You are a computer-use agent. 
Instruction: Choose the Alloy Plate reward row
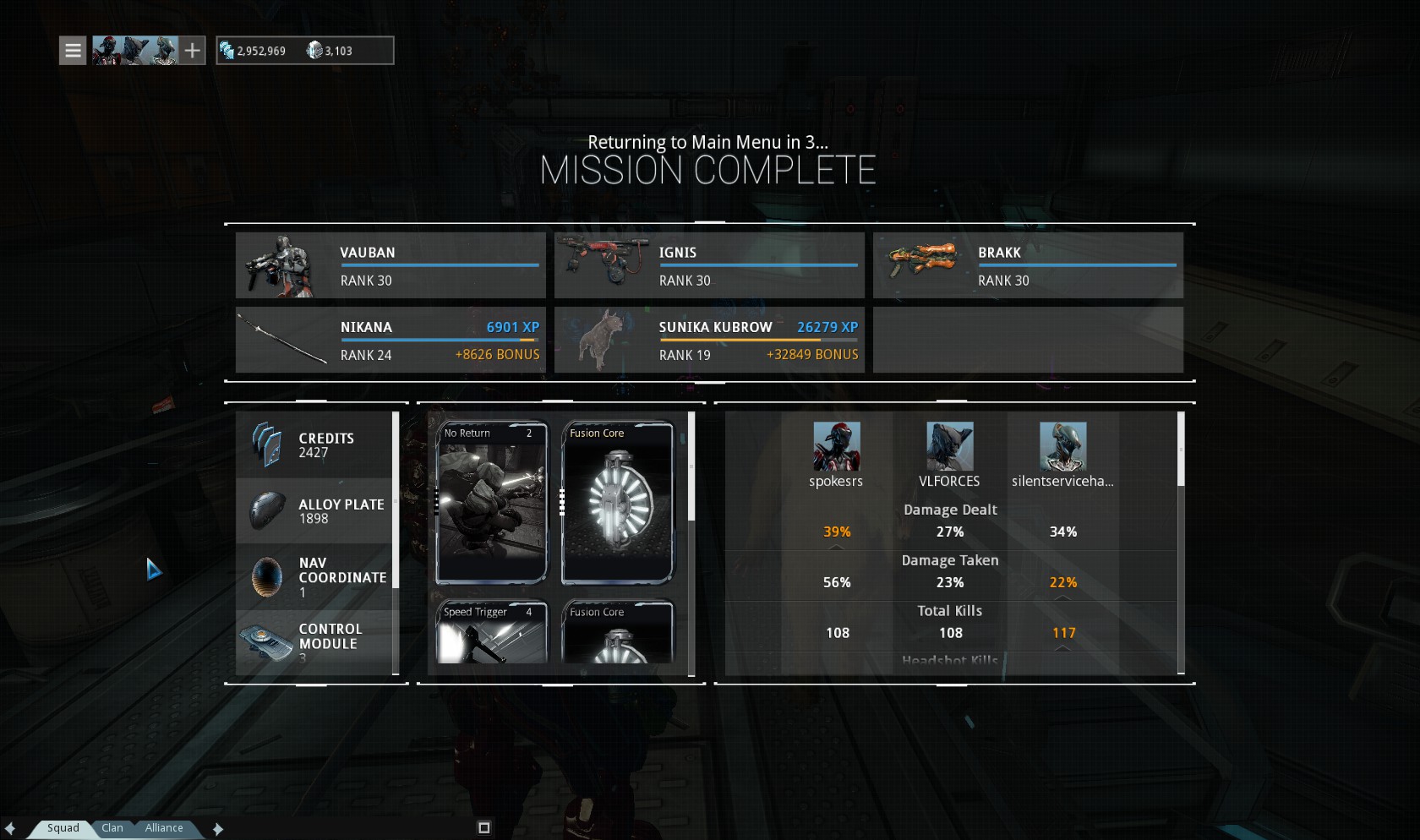[314, 511]
